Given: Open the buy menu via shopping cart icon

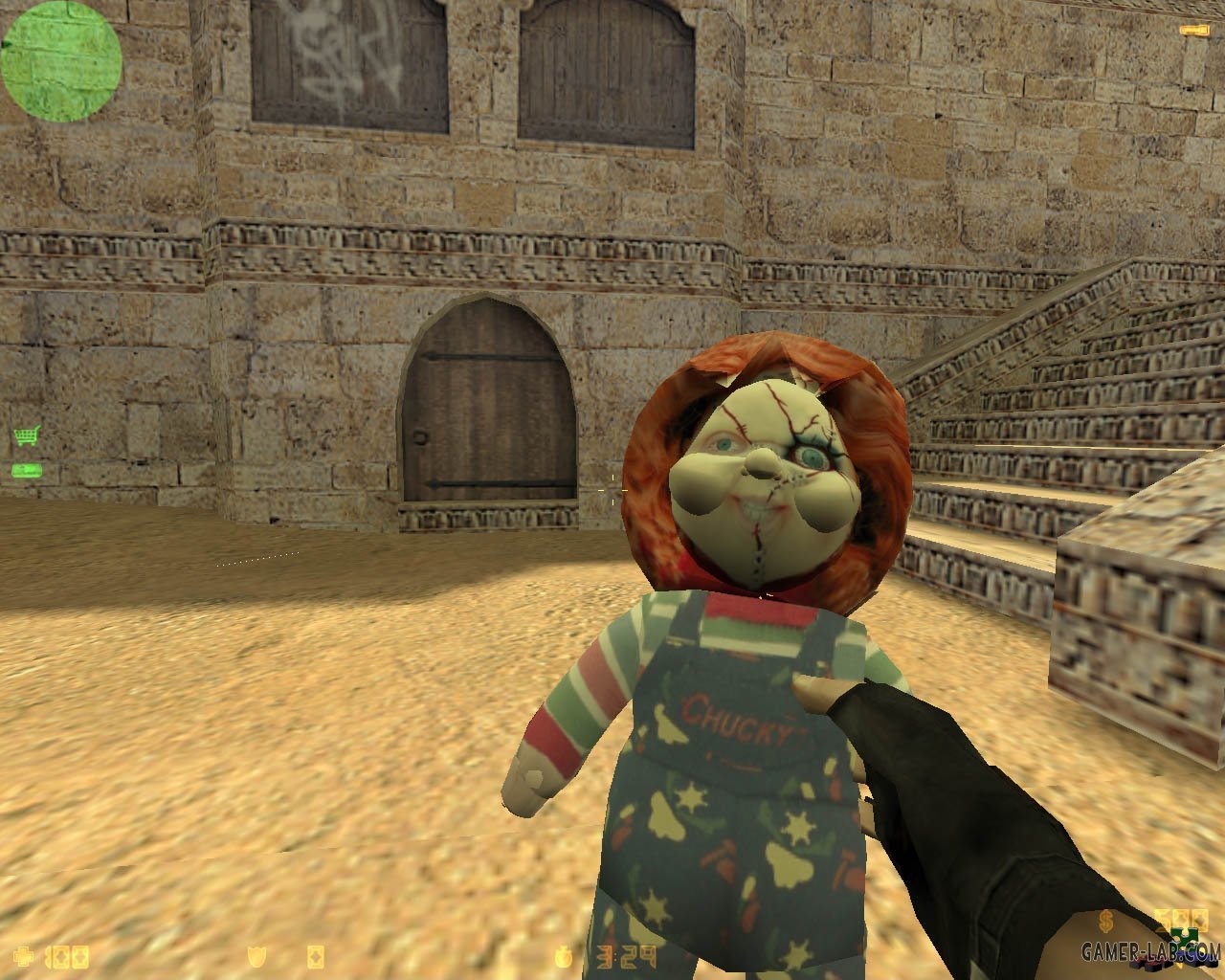Looking at the screenshot, I should click(x=26, y=436).
